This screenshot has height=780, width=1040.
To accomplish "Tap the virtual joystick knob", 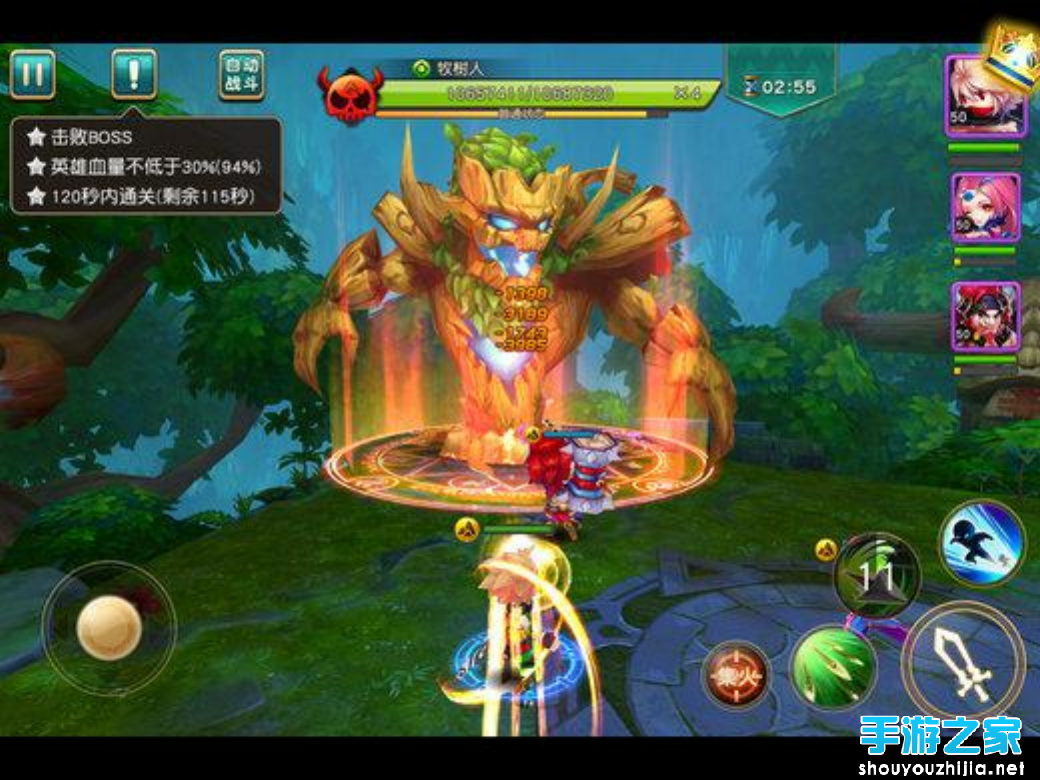I will [x=109, y=627].
